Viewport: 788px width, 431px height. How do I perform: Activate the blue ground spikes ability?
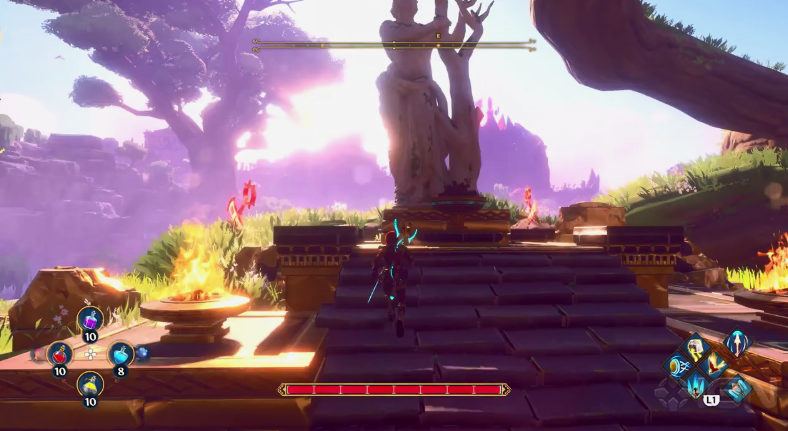pos(694,384)
